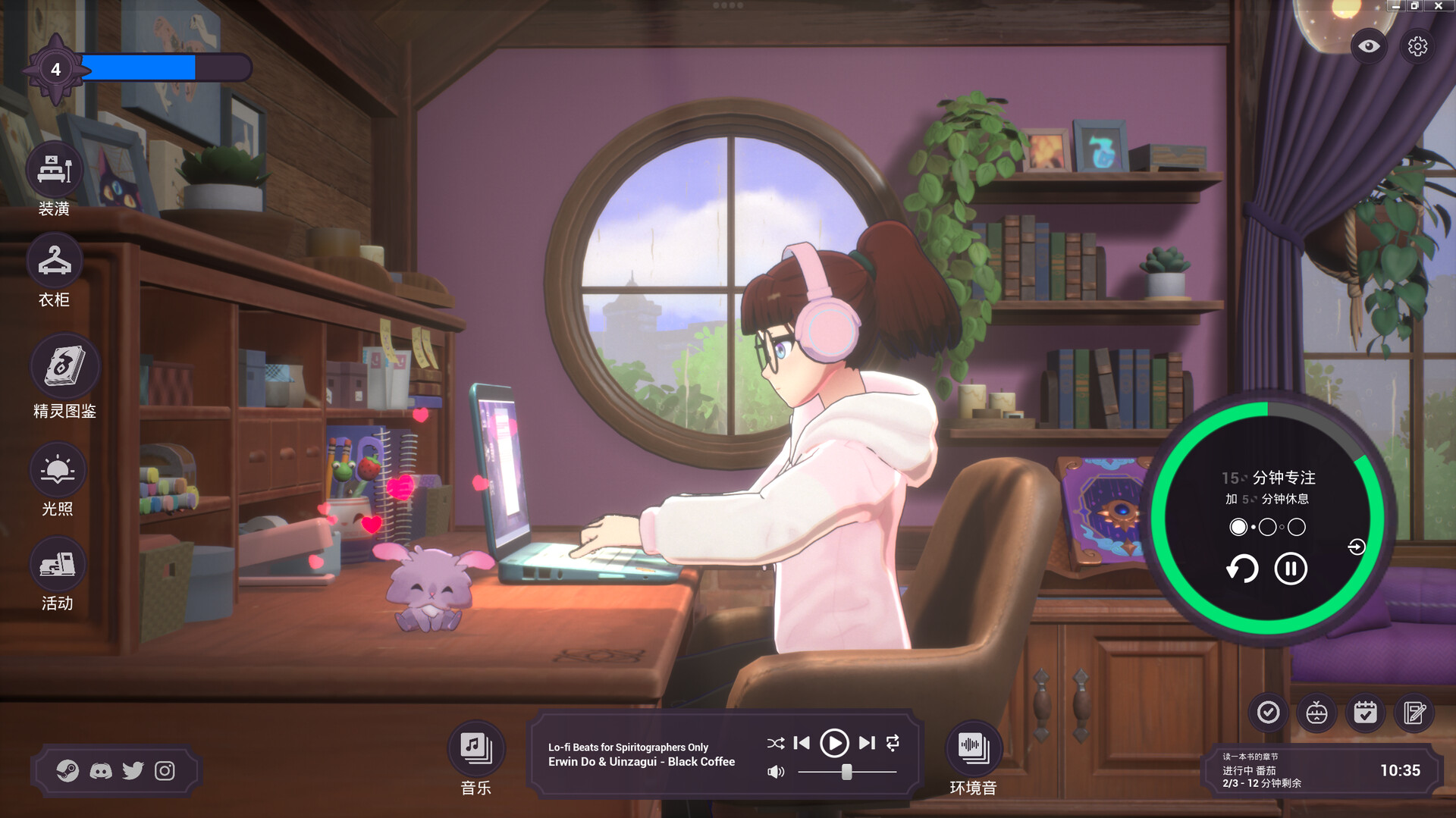Hide the UI using the eye toggle
The width and height of the screenshot is (1456, 818).
coord(1367,46)
